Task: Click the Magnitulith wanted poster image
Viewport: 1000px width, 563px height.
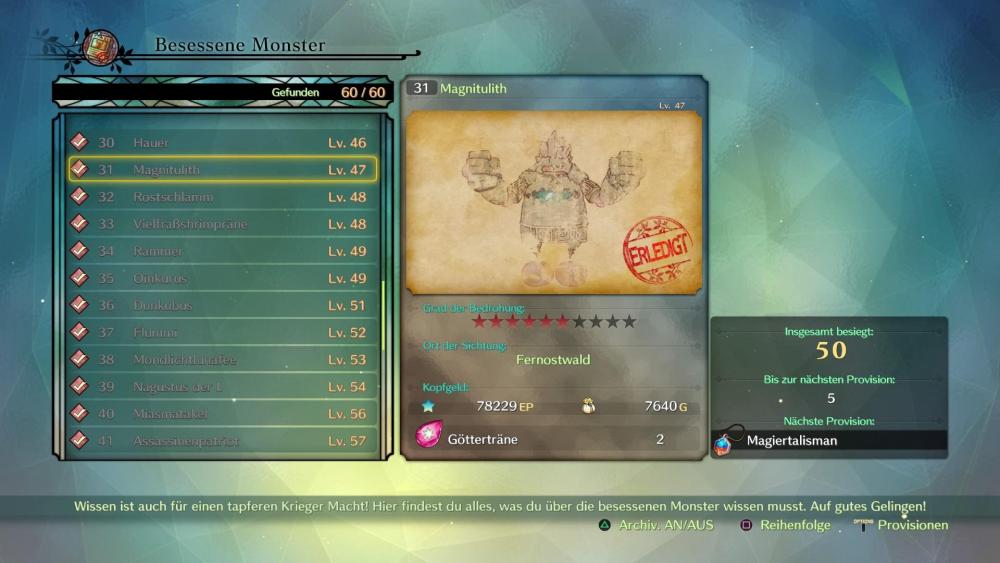Action: tap(554, 204)
